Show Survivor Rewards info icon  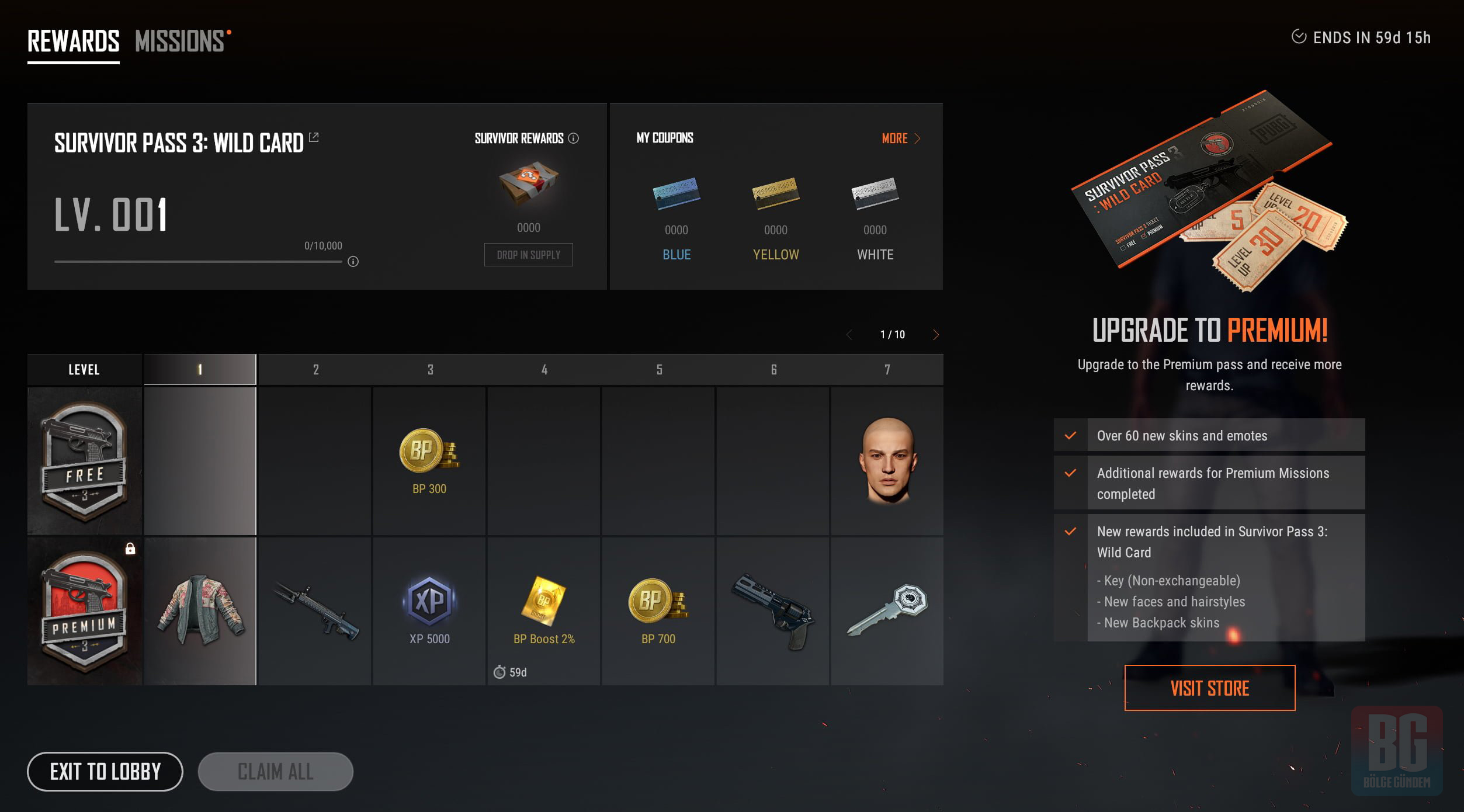(574, 138)
